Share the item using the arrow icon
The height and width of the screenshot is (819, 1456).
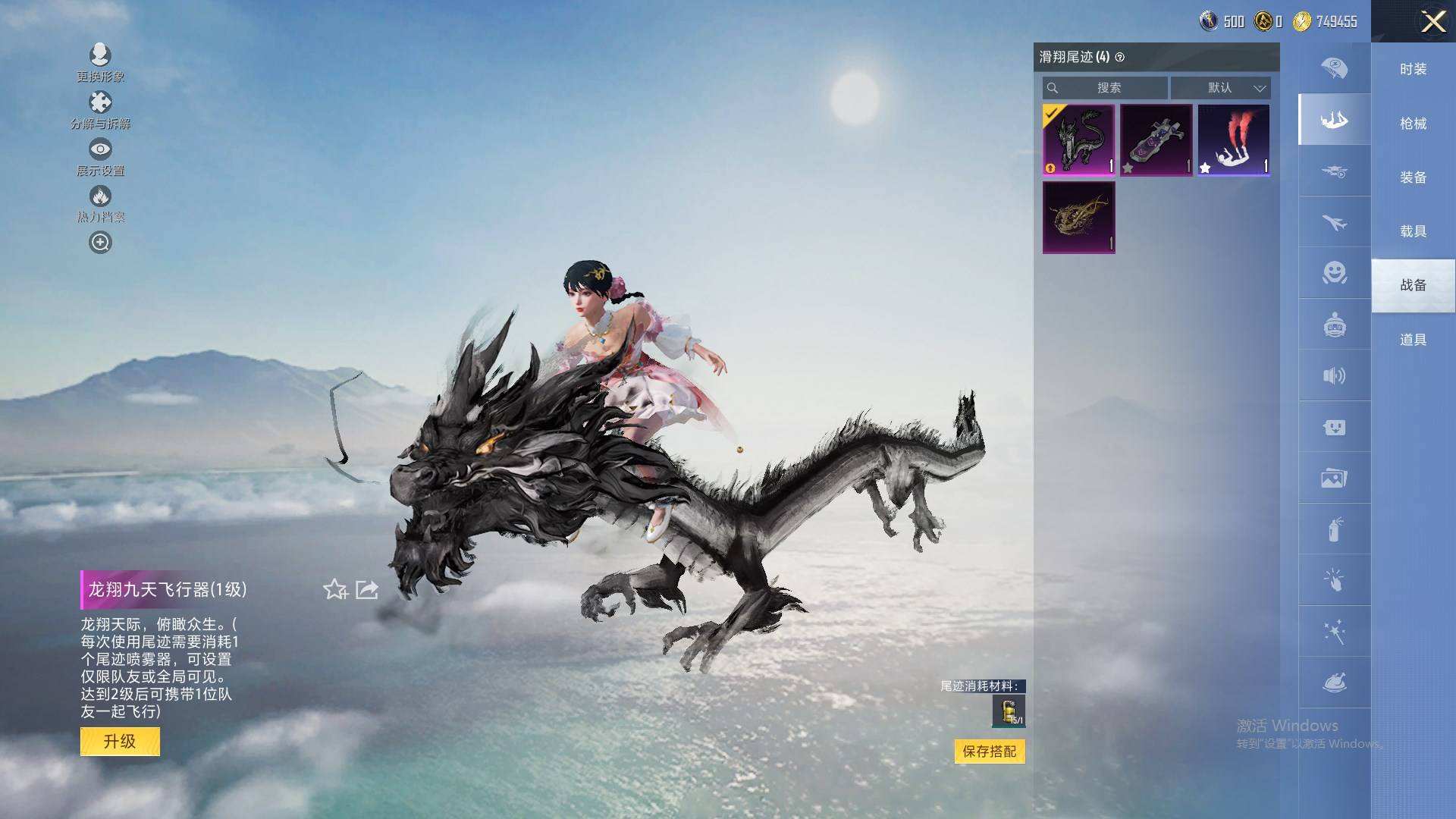367,589
